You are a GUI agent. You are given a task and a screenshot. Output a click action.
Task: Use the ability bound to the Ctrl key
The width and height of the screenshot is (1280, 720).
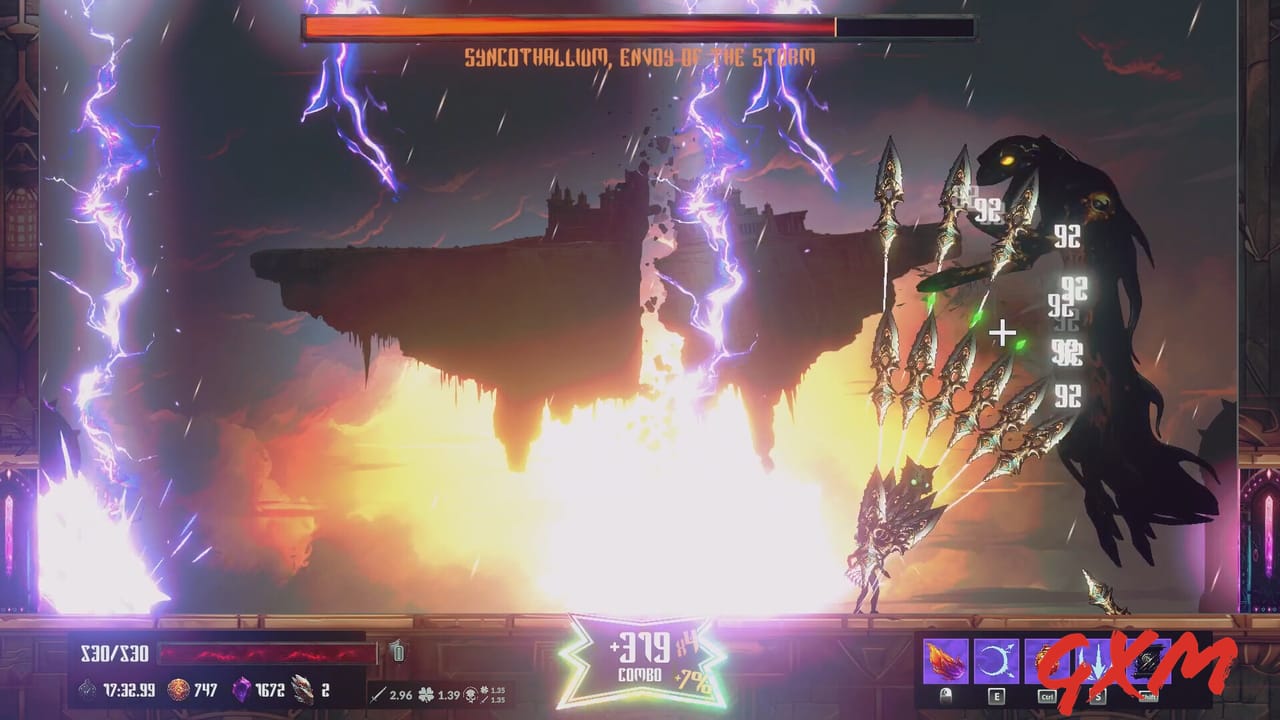click(x=1048, y=658)
